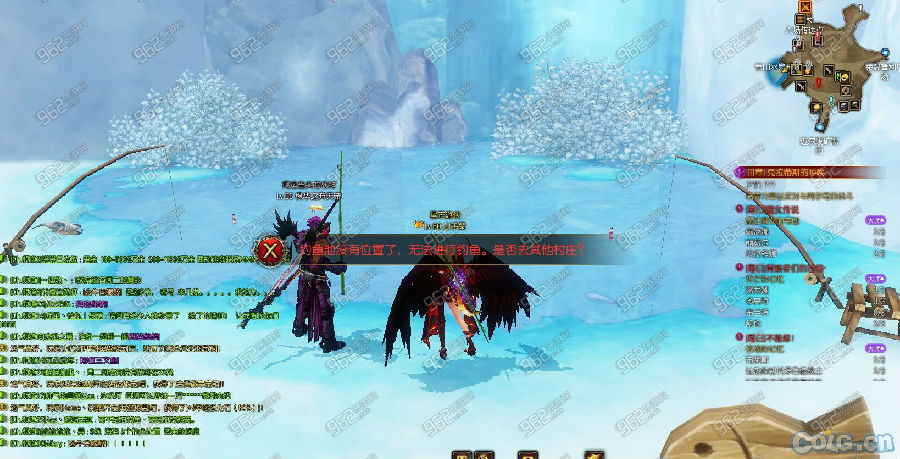Select the orange crossed-swords icon above the minimap
The width and height of the screenshot is (900, 459).
(804, 6)
